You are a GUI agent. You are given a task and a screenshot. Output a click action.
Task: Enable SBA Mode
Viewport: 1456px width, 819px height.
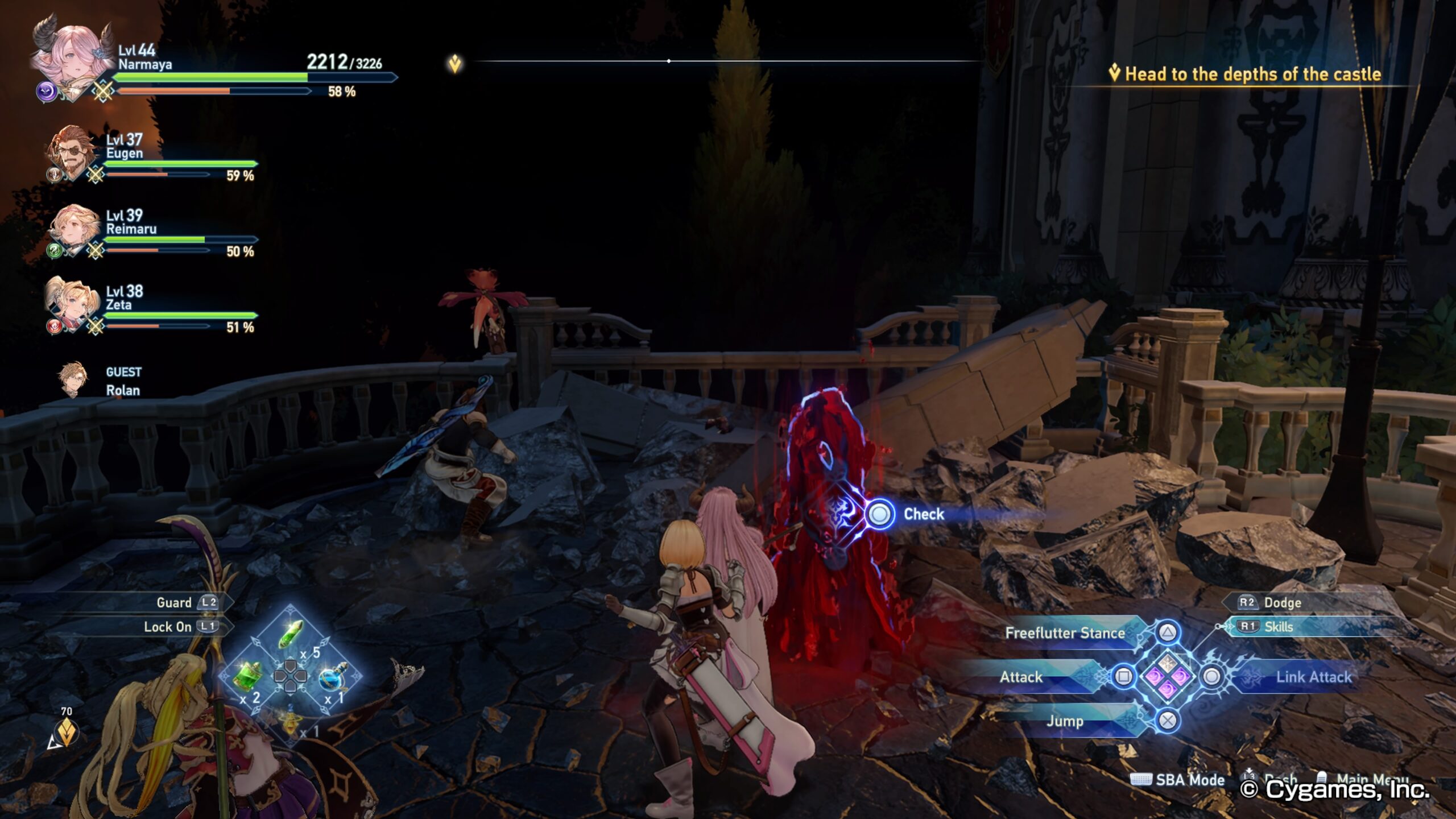click(1189, 780)
